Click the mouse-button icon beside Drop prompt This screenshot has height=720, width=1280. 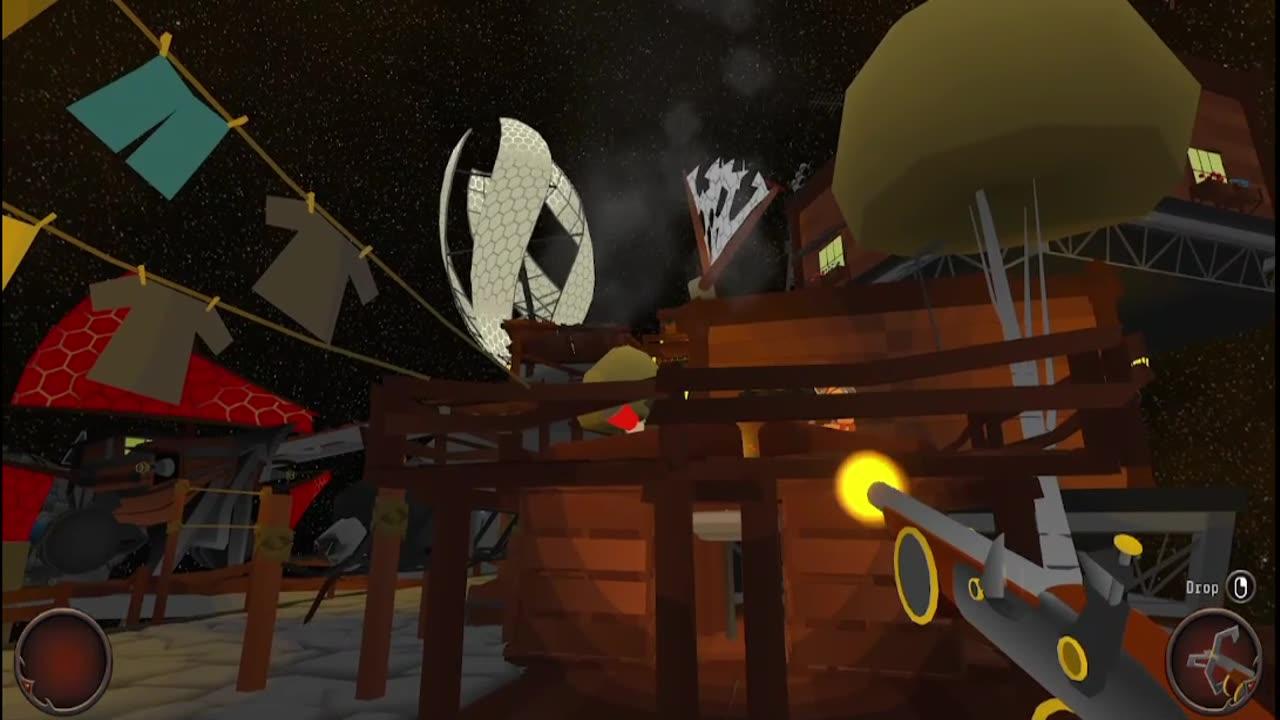tap(1240, 587)
